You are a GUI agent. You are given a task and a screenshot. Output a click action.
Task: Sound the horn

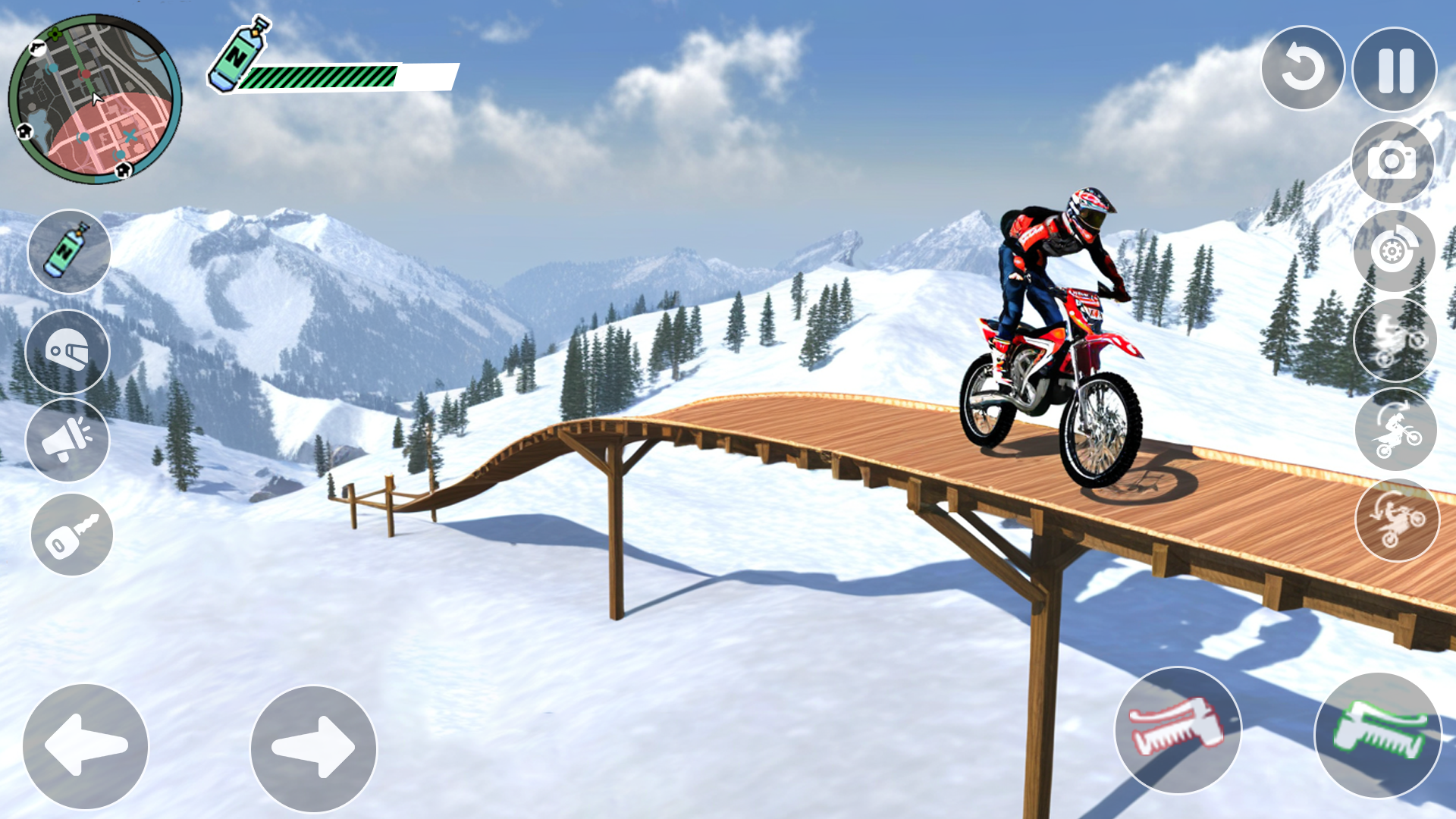[68, 440]
